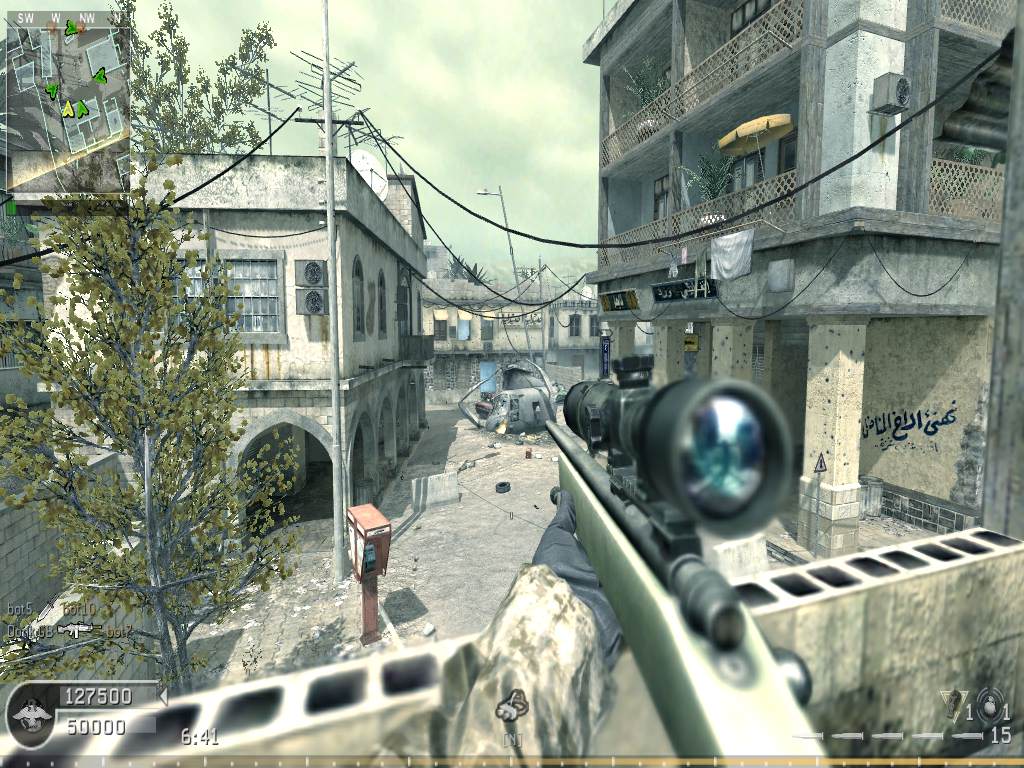Click the compass strip above the minimap
This screenshot has height=768, width=1024.
(67, 17)
